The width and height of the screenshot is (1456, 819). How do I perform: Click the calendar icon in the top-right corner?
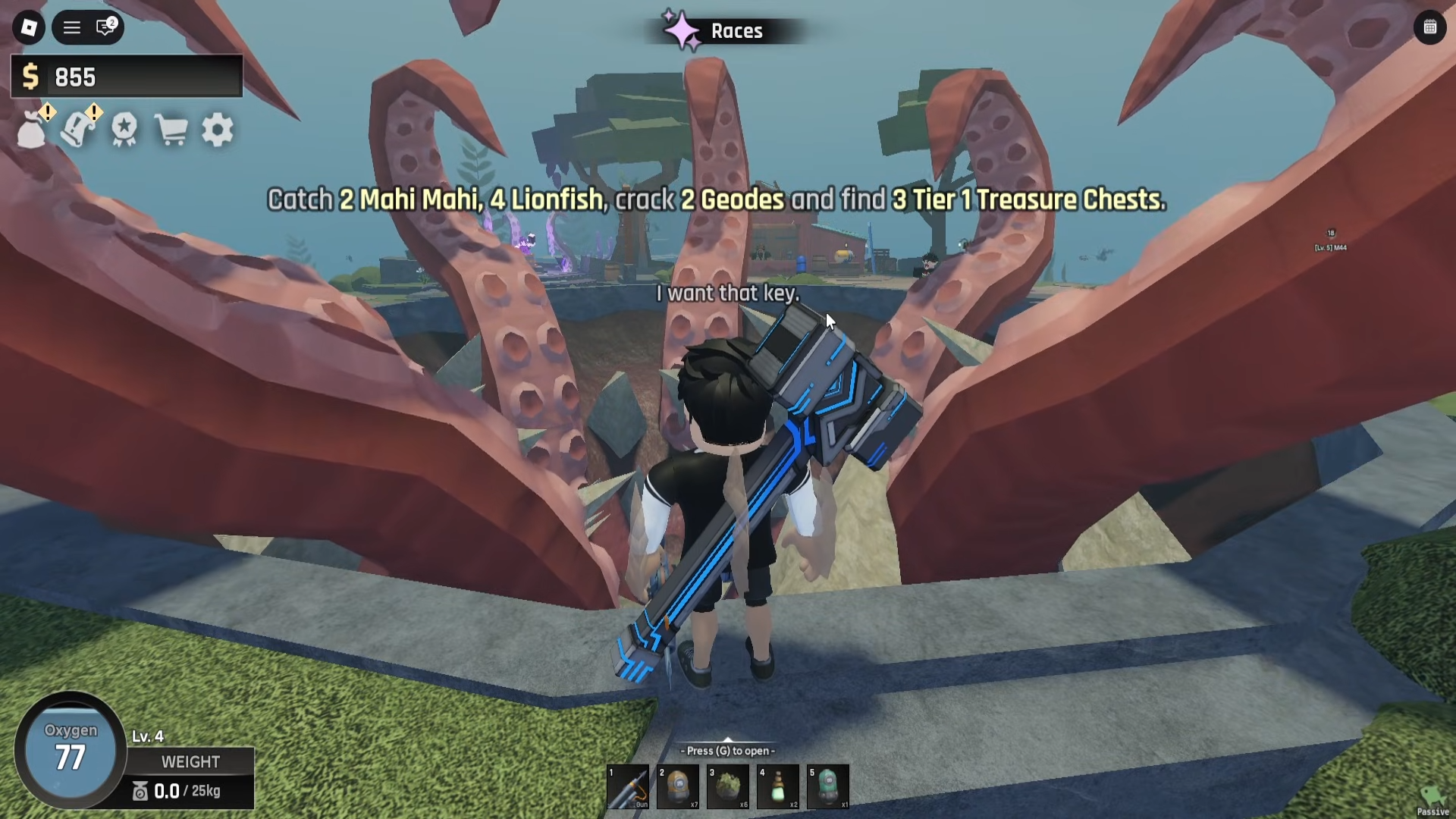point(1429,28)
